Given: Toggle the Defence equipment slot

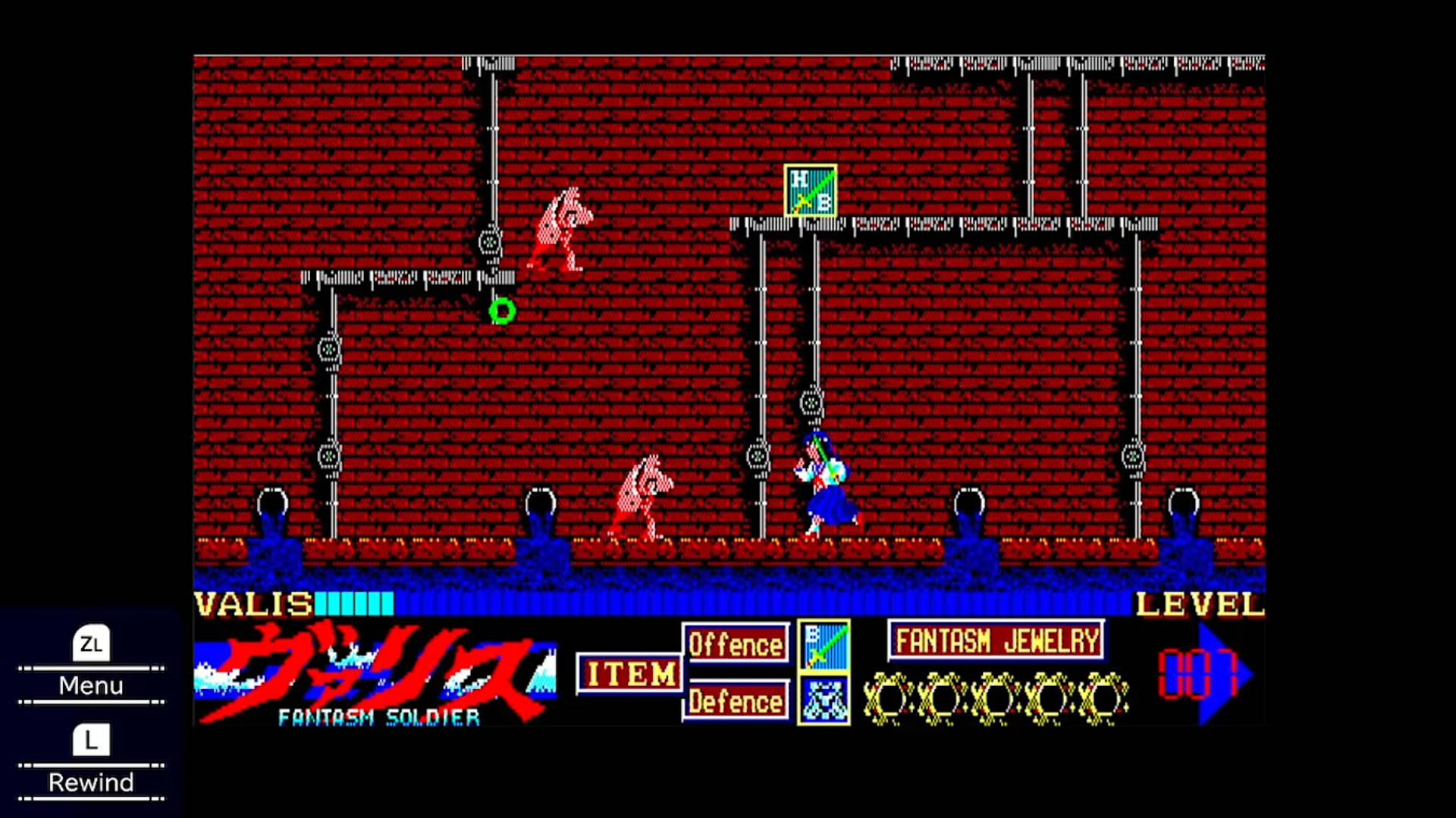Looking at the screenshot, I should coord(736,701).
